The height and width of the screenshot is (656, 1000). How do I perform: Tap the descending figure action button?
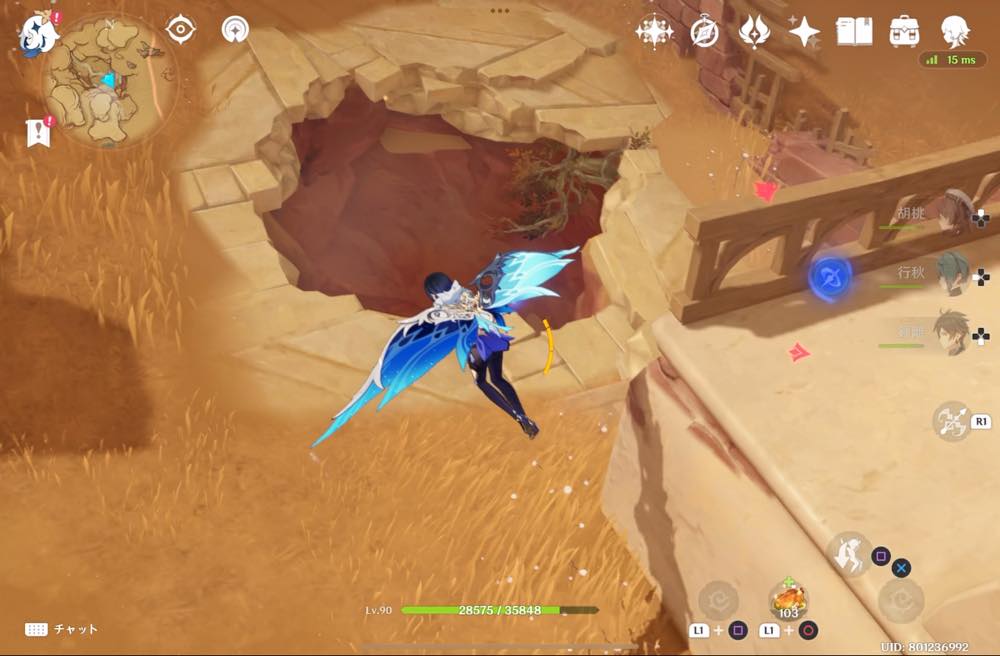coord(850,554)
